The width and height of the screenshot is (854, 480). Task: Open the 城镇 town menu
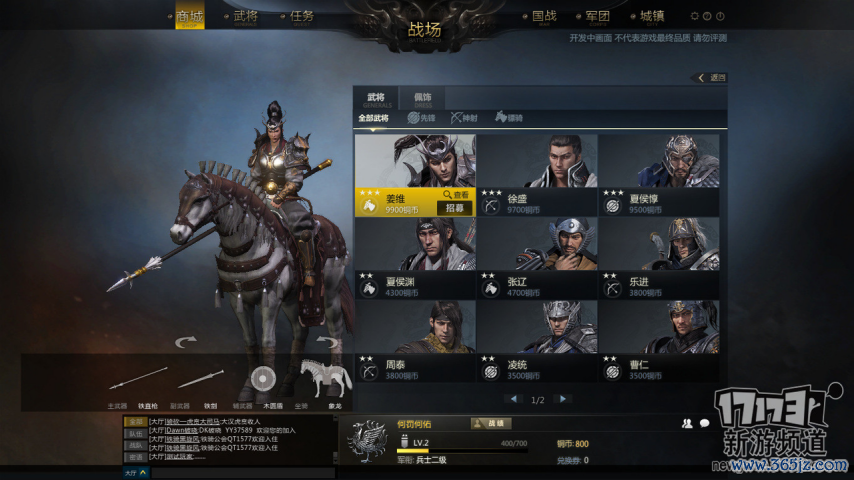[x=652, y=17]
